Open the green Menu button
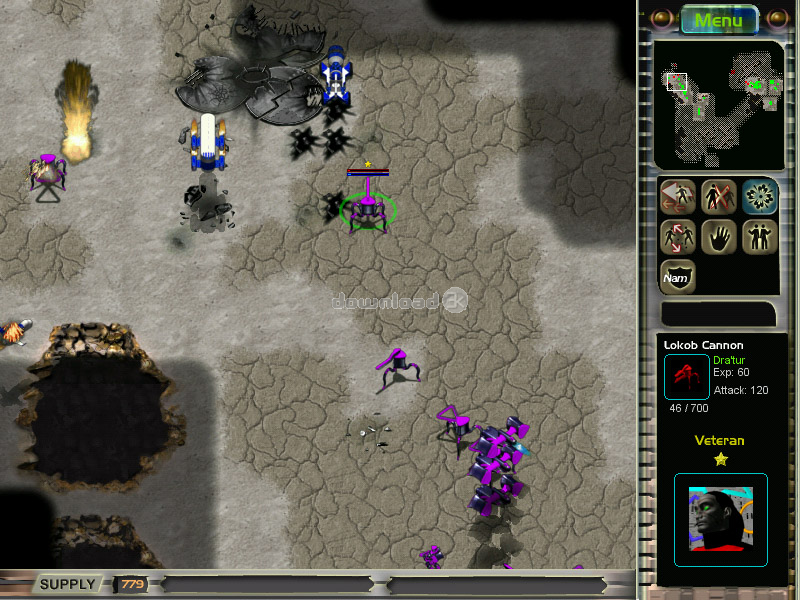 (x=718, y=20)
